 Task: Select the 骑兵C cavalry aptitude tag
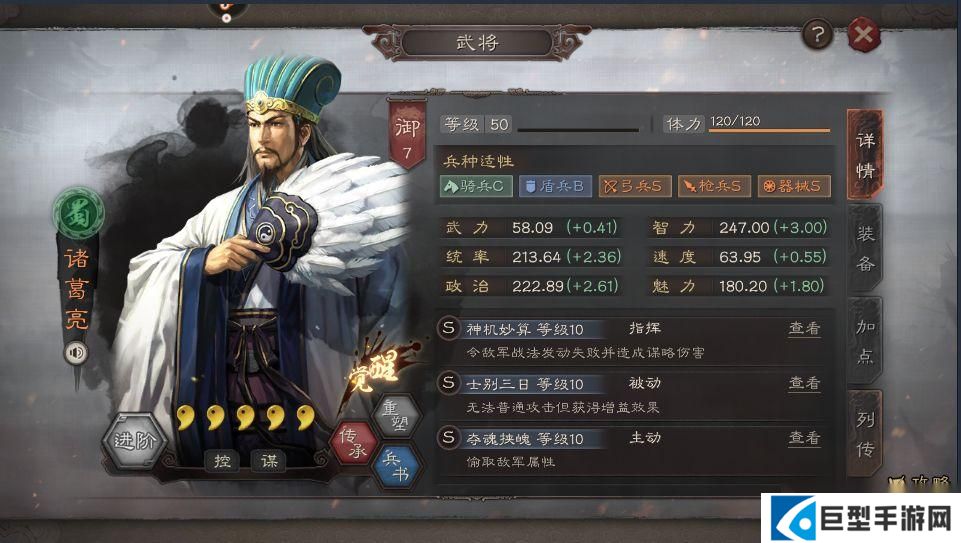click(x=476, y=186)
